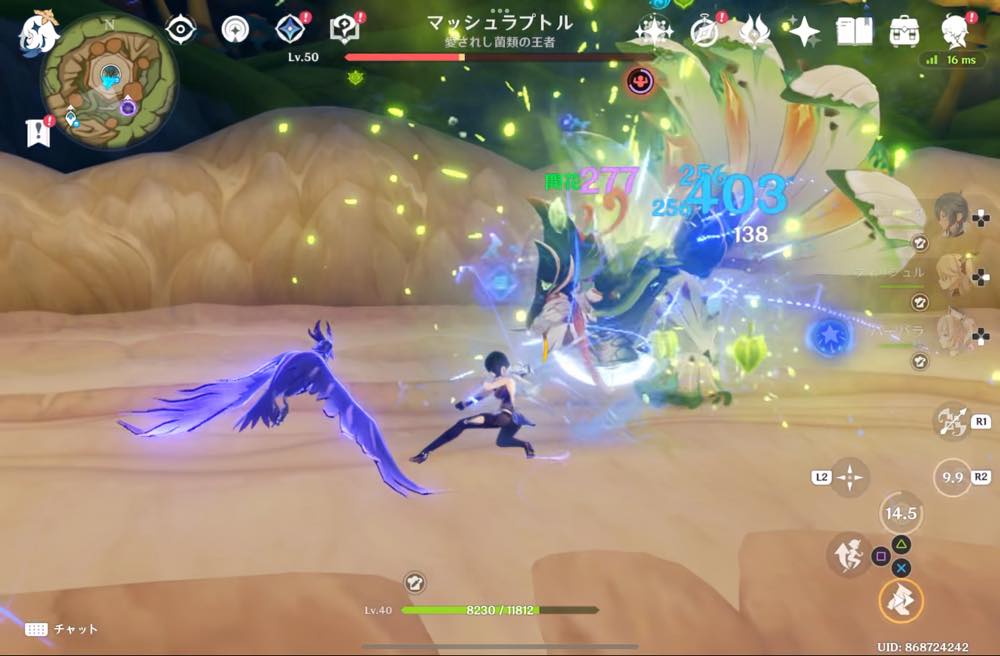Open the Adventurer Handbook book icon
Viewport: 1000px width, 656px height.
pyautogui.click(x=854, y=32)
